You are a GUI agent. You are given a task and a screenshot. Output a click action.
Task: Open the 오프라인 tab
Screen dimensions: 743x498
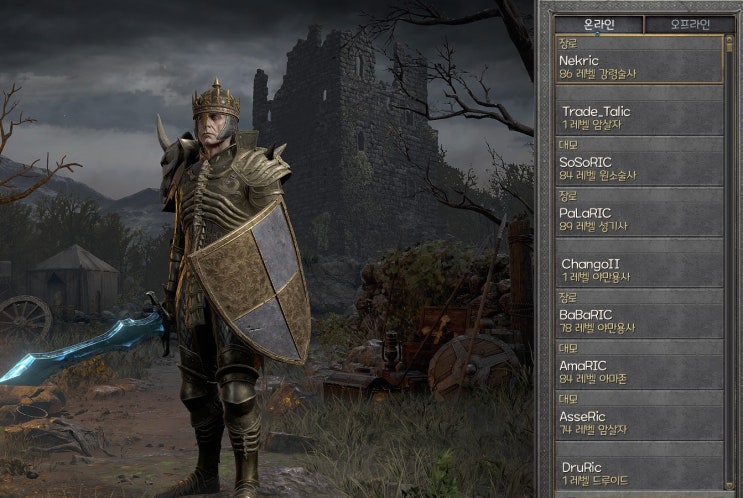pyautogui.click(x=688, y=25)
